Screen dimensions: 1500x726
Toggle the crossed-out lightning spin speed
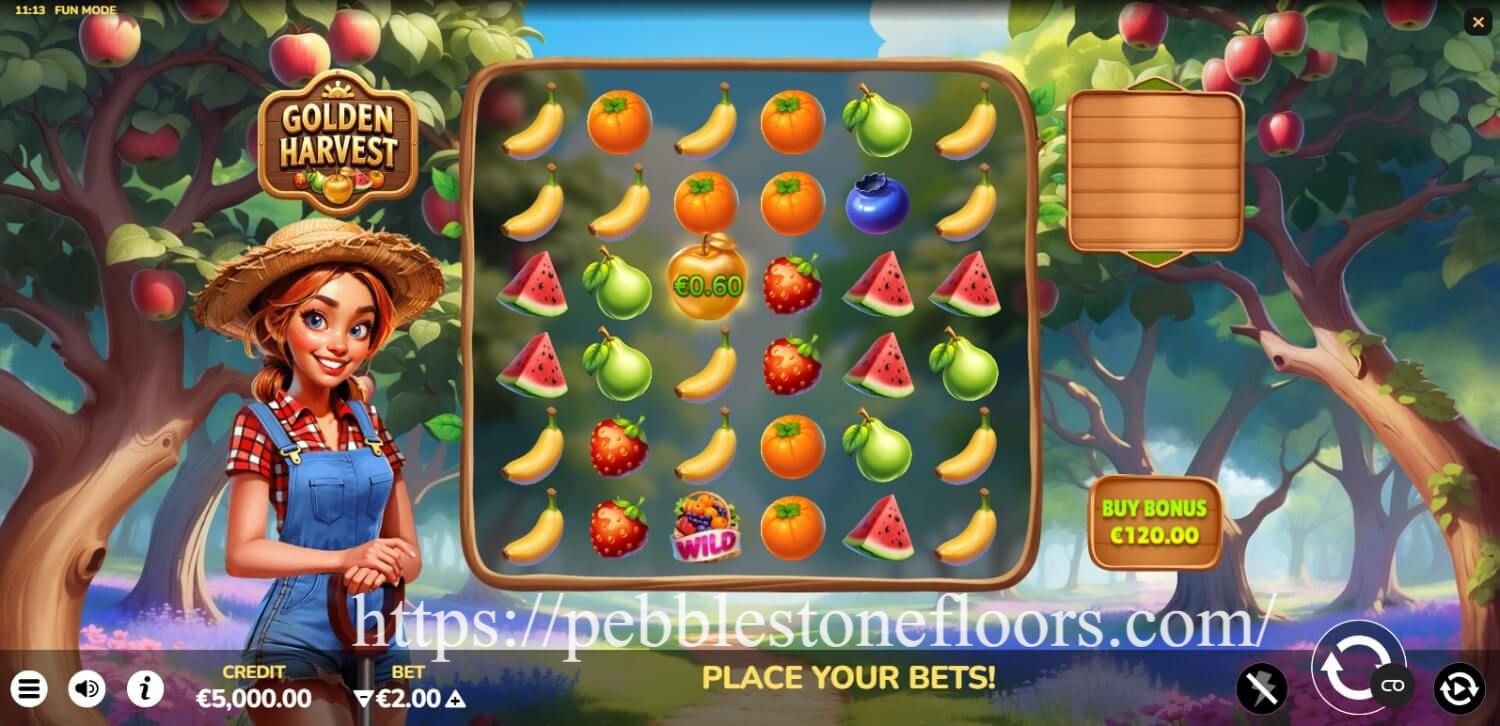(1262, 687)
